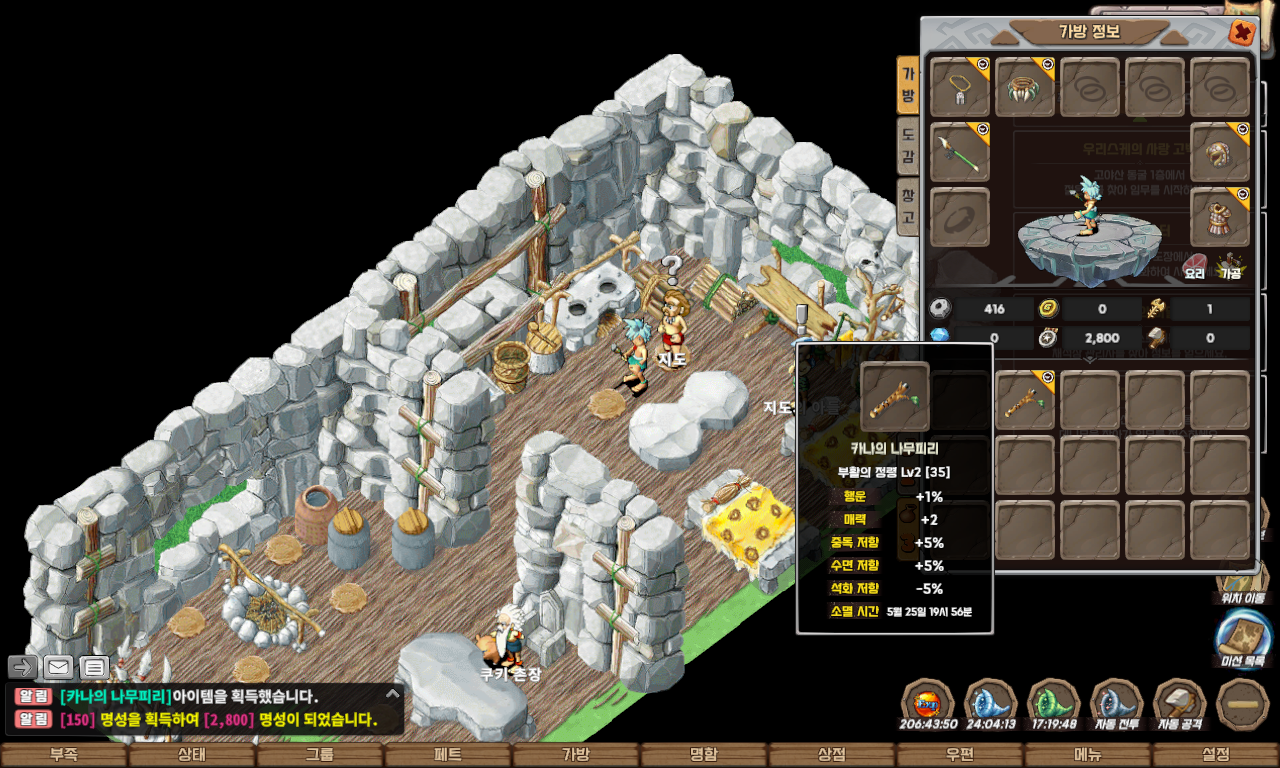Select the equipped necklace slot
The width and height of the screenshot is (1280, 768).
tap(960, 87)
